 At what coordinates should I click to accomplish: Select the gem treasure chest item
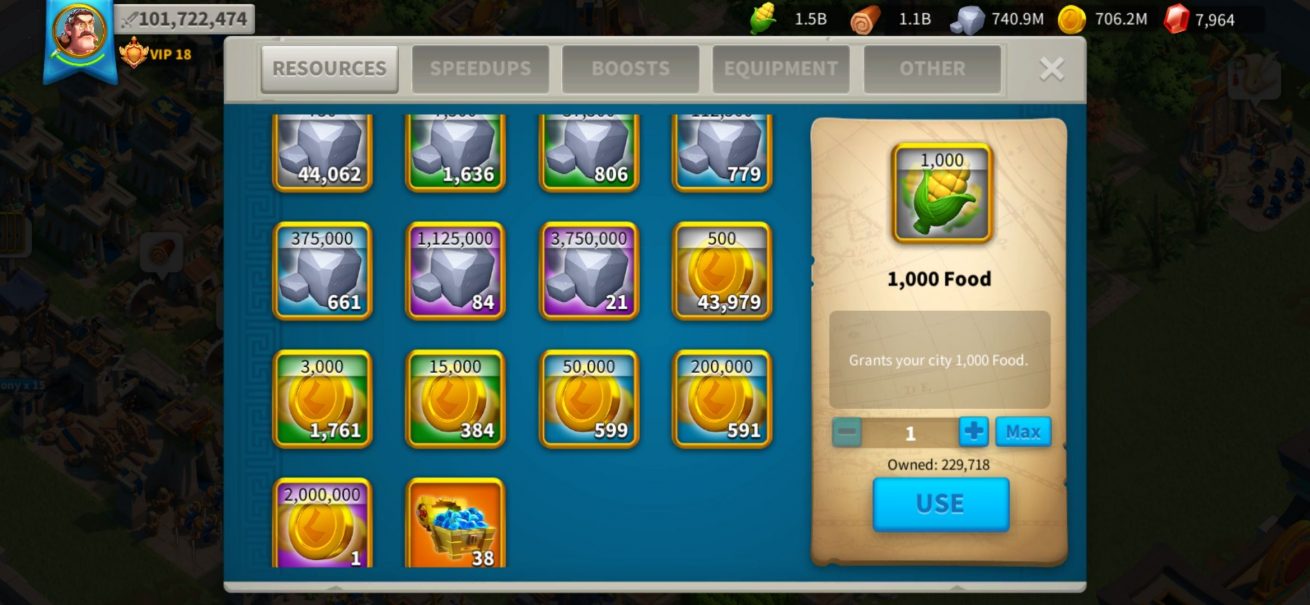click(455, 523)
